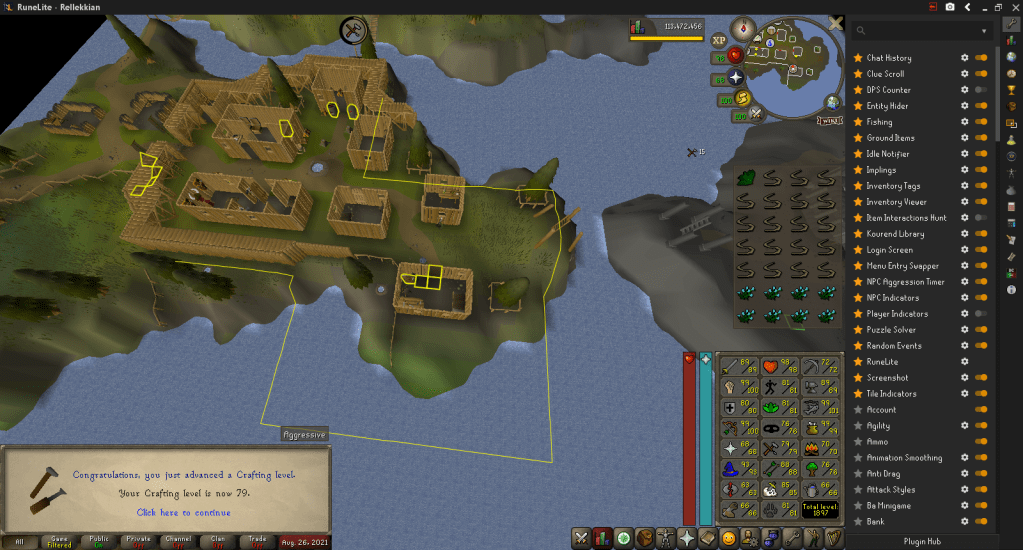Open the Prayer tab
This screenshot has width=1023, height=550.
pyautogui.click(x=687, y=538)
